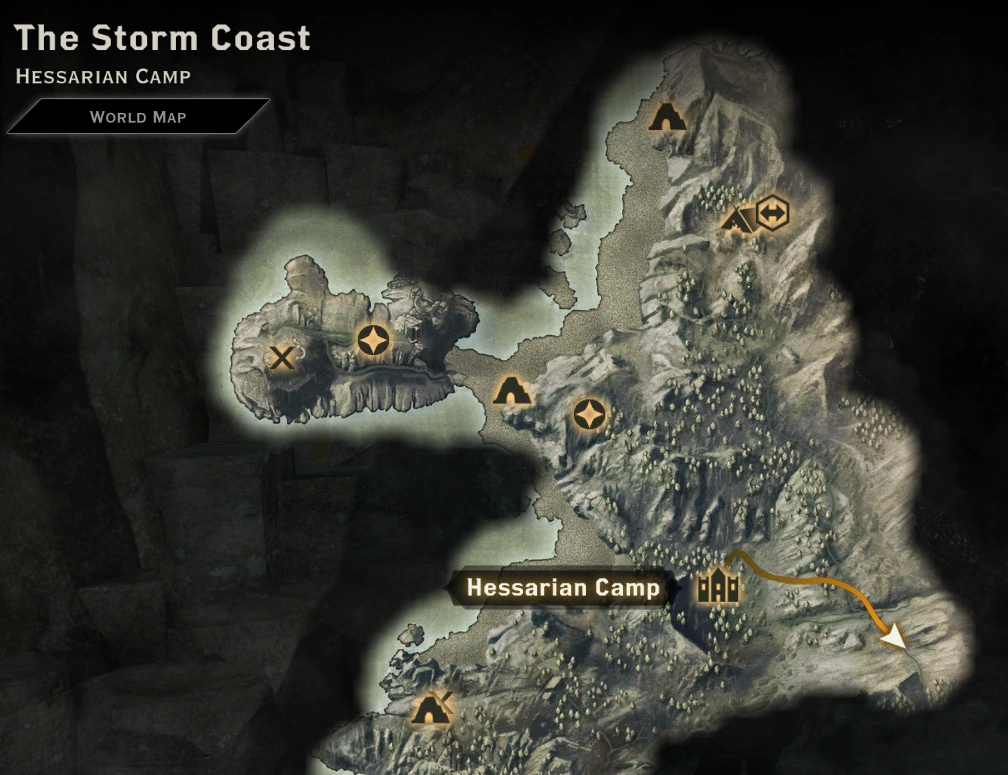Select the X marker on the map
The height and width of the screenshot is (775, 1008).
(283, 357)
